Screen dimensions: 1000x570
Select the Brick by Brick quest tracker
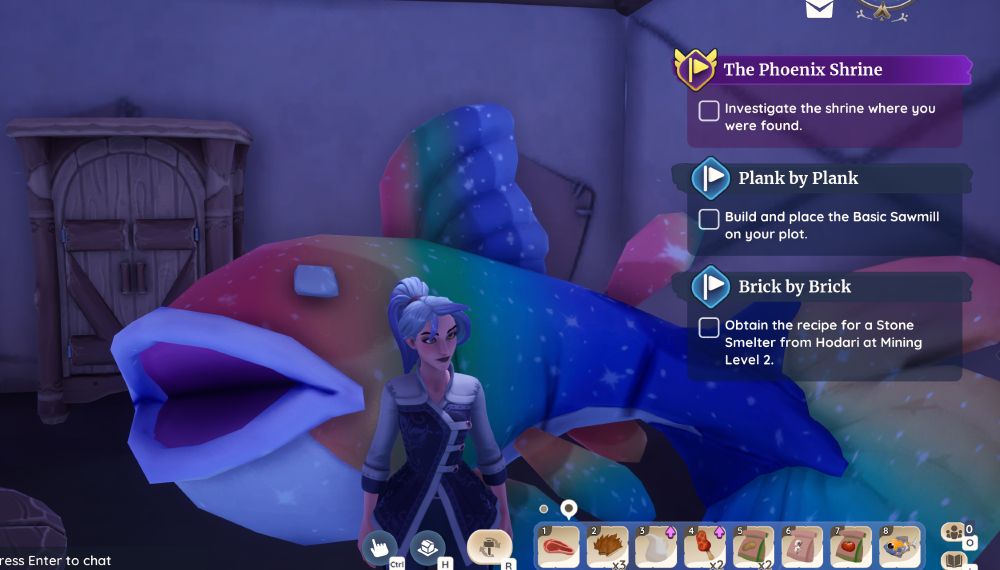click(x=794, y=286)
